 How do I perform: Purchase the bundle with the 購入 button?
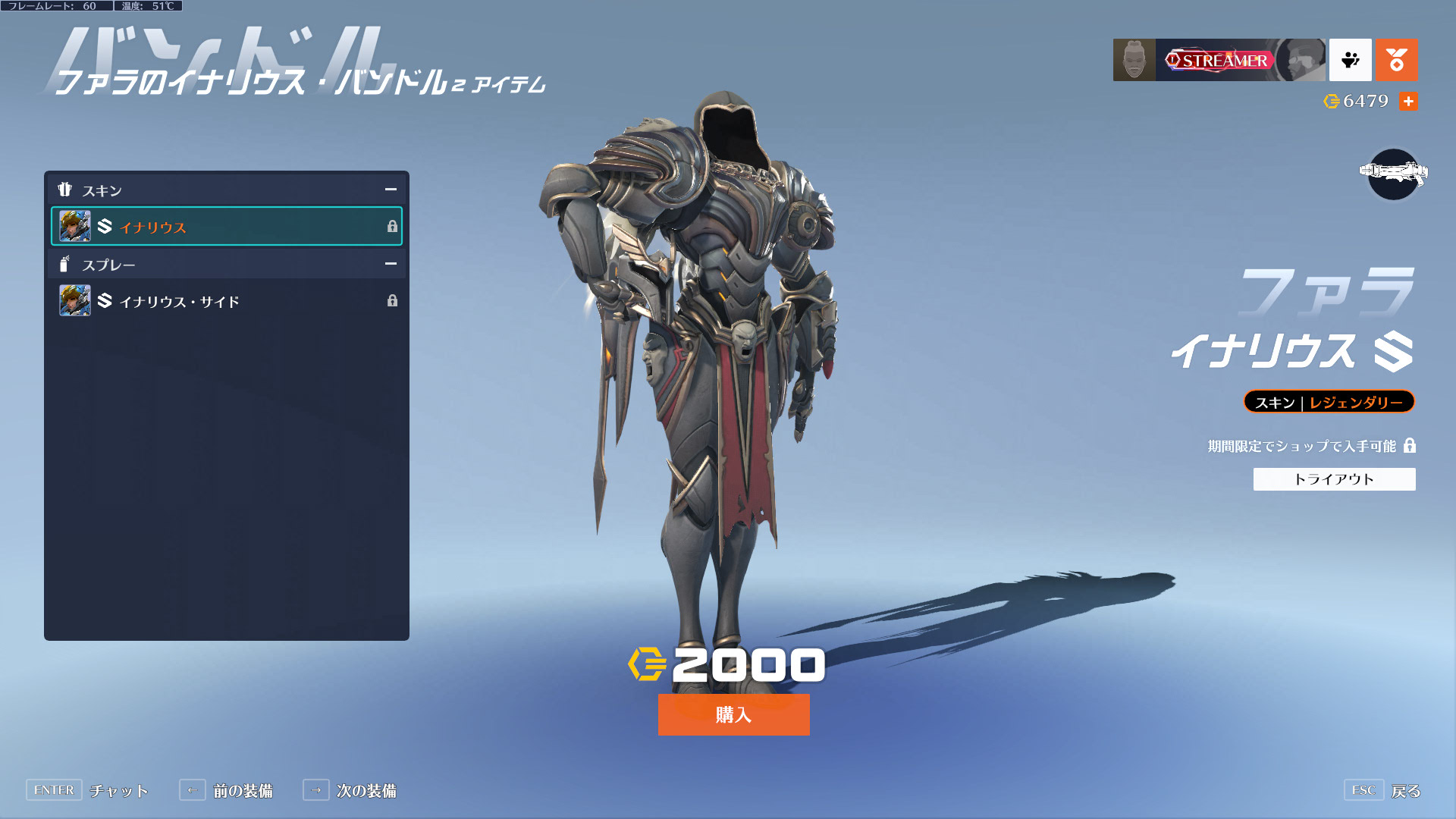[x=733, y=714]
